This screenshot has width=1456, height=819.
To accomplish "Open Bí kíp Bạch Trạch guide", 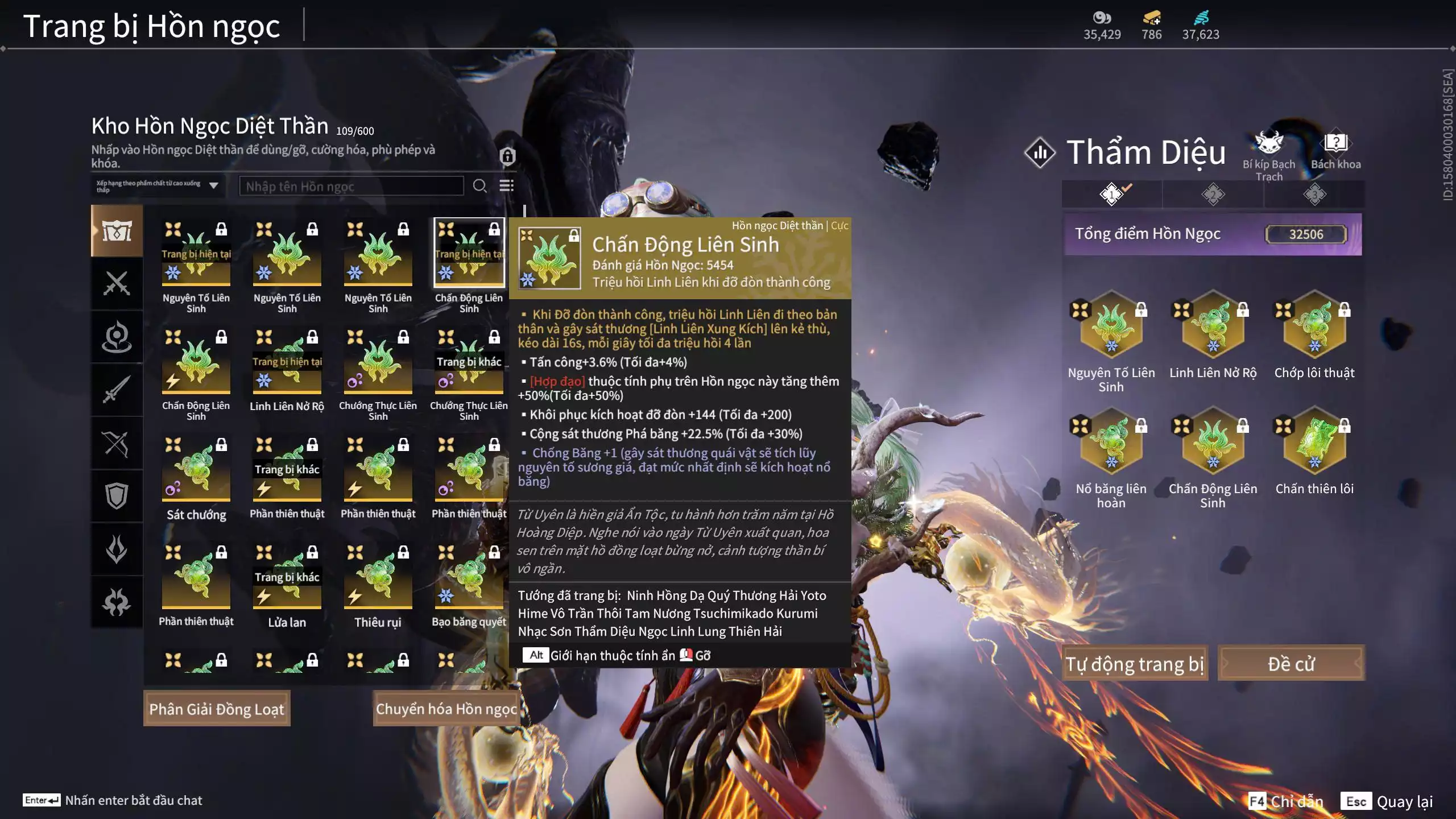I will click(1269, 154).
